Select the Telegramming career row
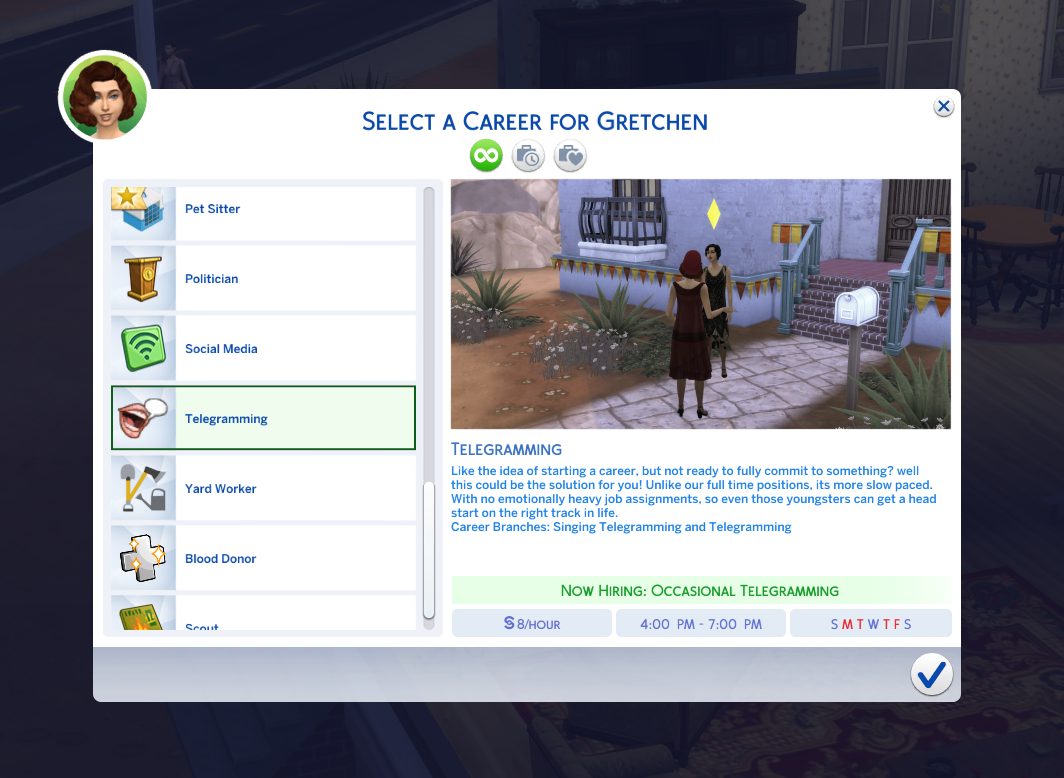Image resolution: width=1064 pixels, height=778 pixels. pos(264,419)
